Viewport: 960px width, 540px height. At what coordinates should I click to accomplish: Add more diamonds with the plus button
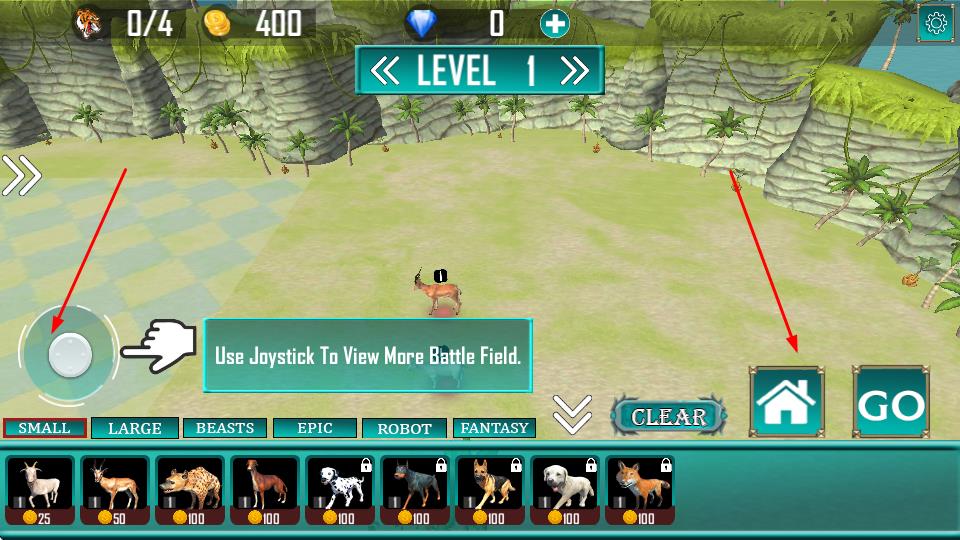coord(555,23)
